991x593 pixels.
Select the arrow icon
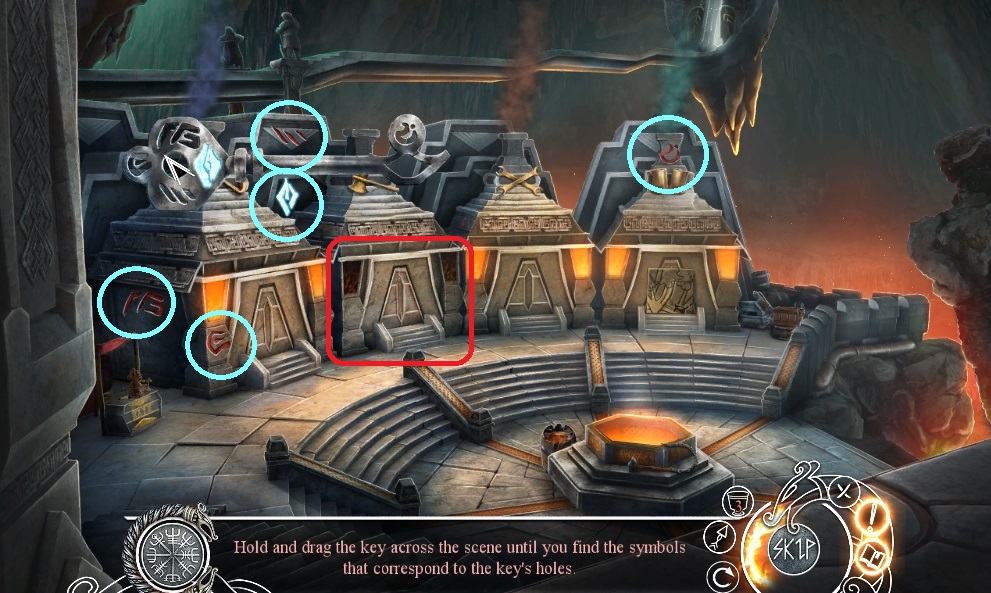coord(720,538)
